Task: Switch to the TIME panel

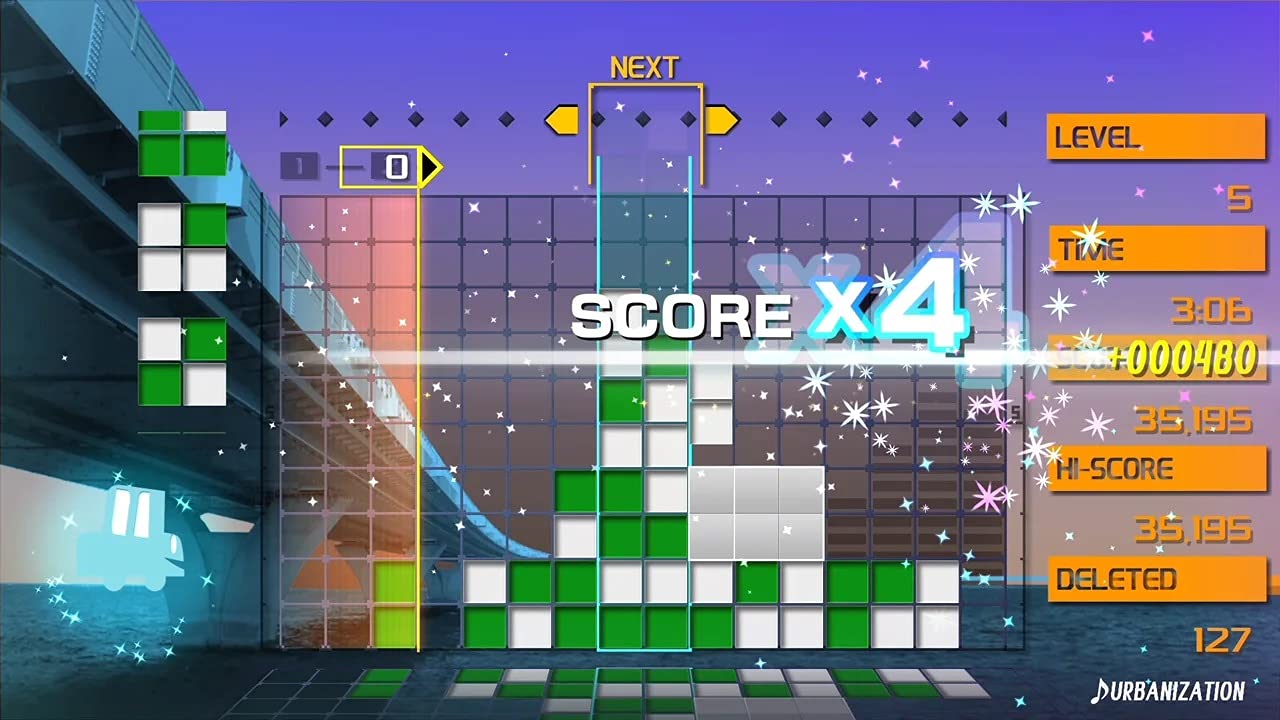Action: click(x=1157, y=248)
